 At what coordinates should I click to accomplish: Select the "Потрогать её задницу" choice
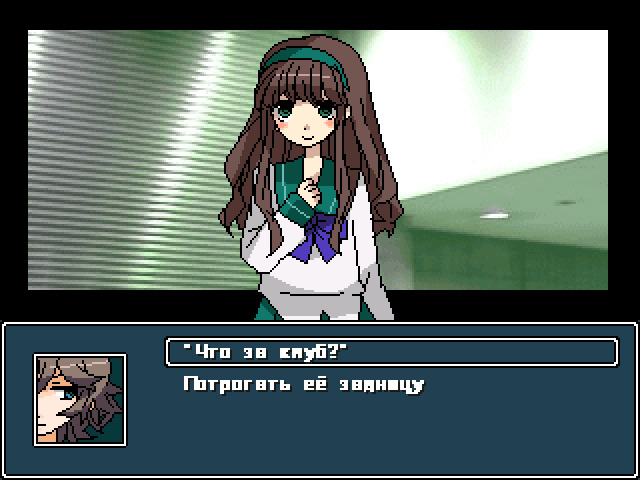pyautogui.click(x=304, y=384)
